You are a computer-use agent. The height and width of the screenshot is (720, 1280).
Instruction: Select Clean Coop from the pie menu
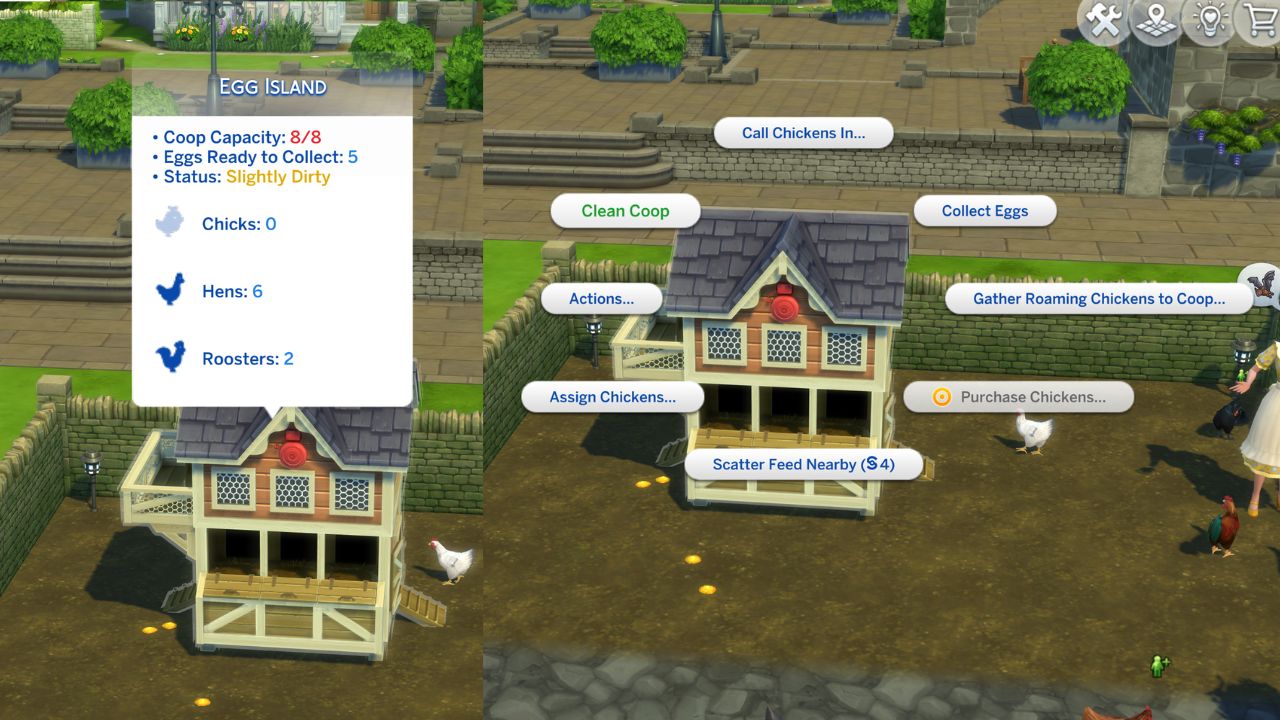[x=625, y=210]
